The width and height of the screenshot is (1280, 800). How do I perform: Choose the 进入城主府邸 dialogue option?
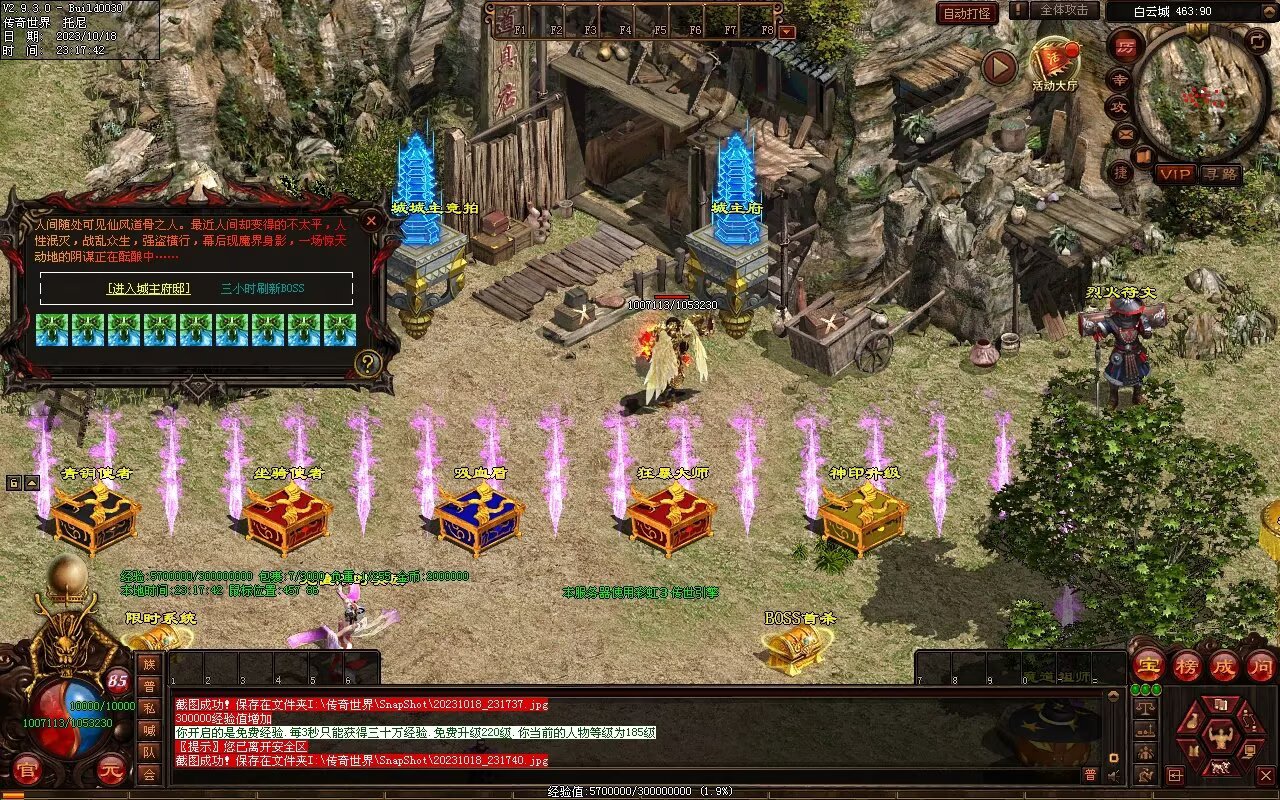(148, 288)
